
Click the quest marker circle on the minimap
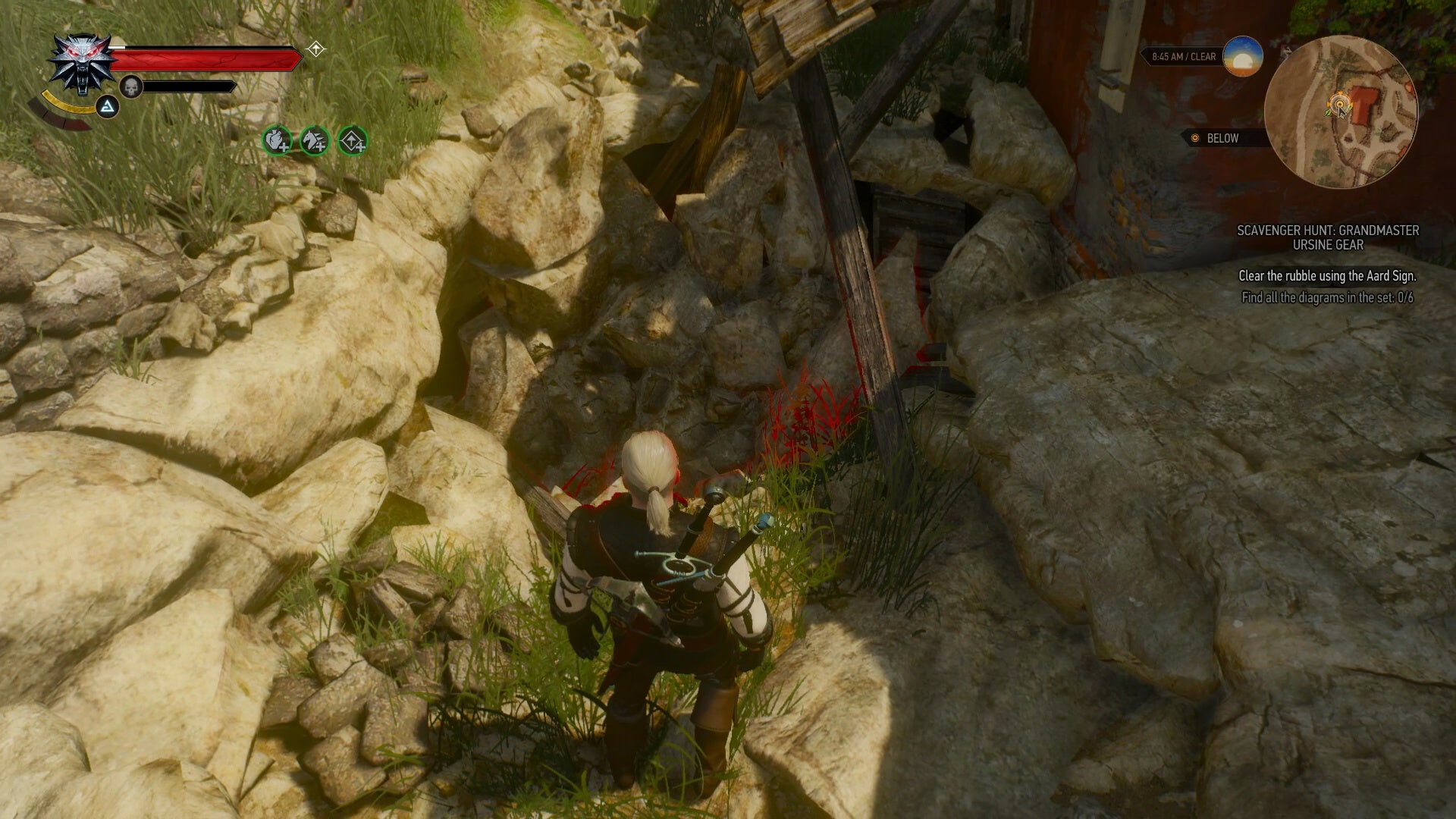click(1341, 103)
